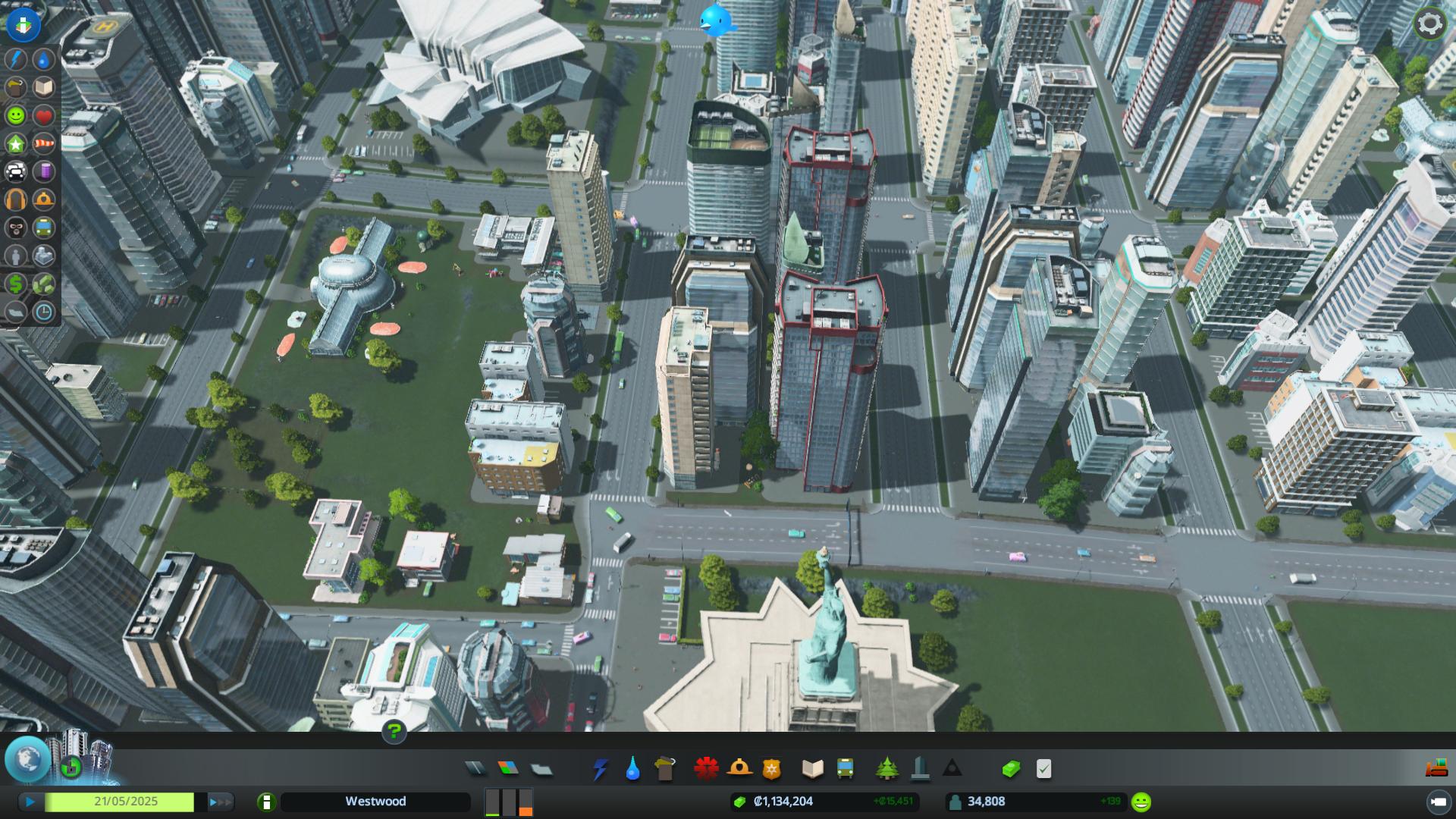The image size is (1456, 819).
Task: Click the blue Chirper bird icon
Action: point(716,20)
